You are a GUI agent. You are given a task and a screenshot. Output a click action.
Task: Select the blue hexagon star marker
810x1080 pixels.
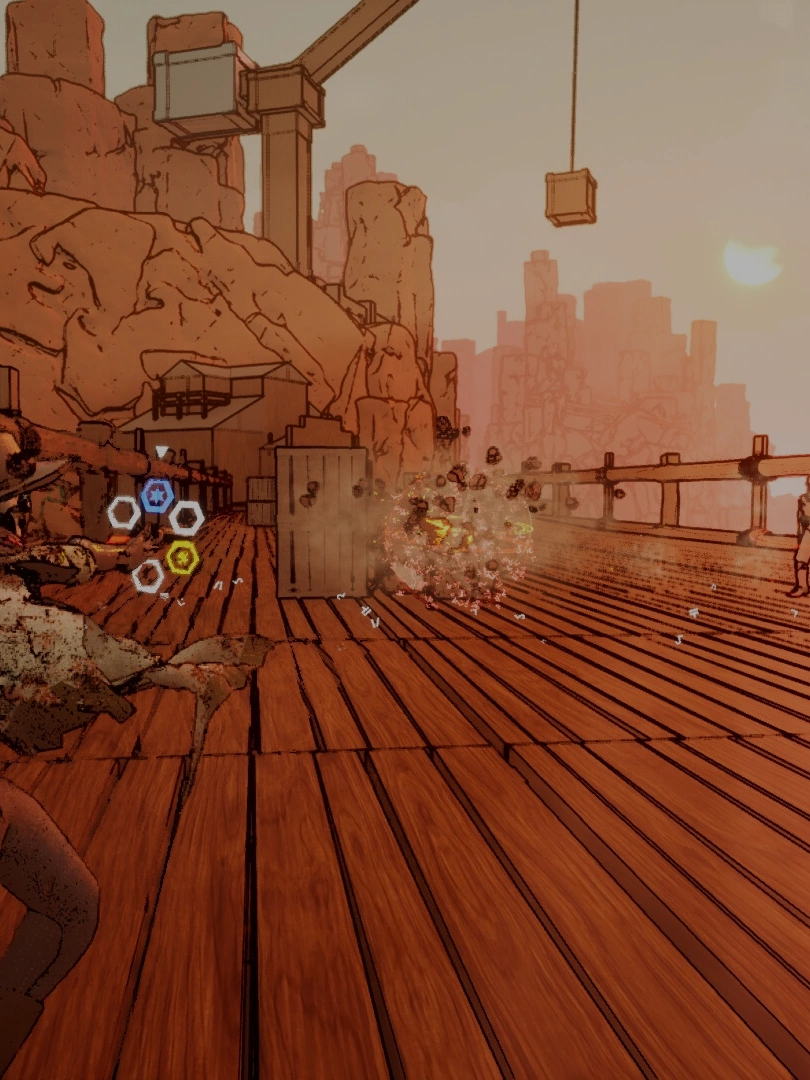[156, 495]
